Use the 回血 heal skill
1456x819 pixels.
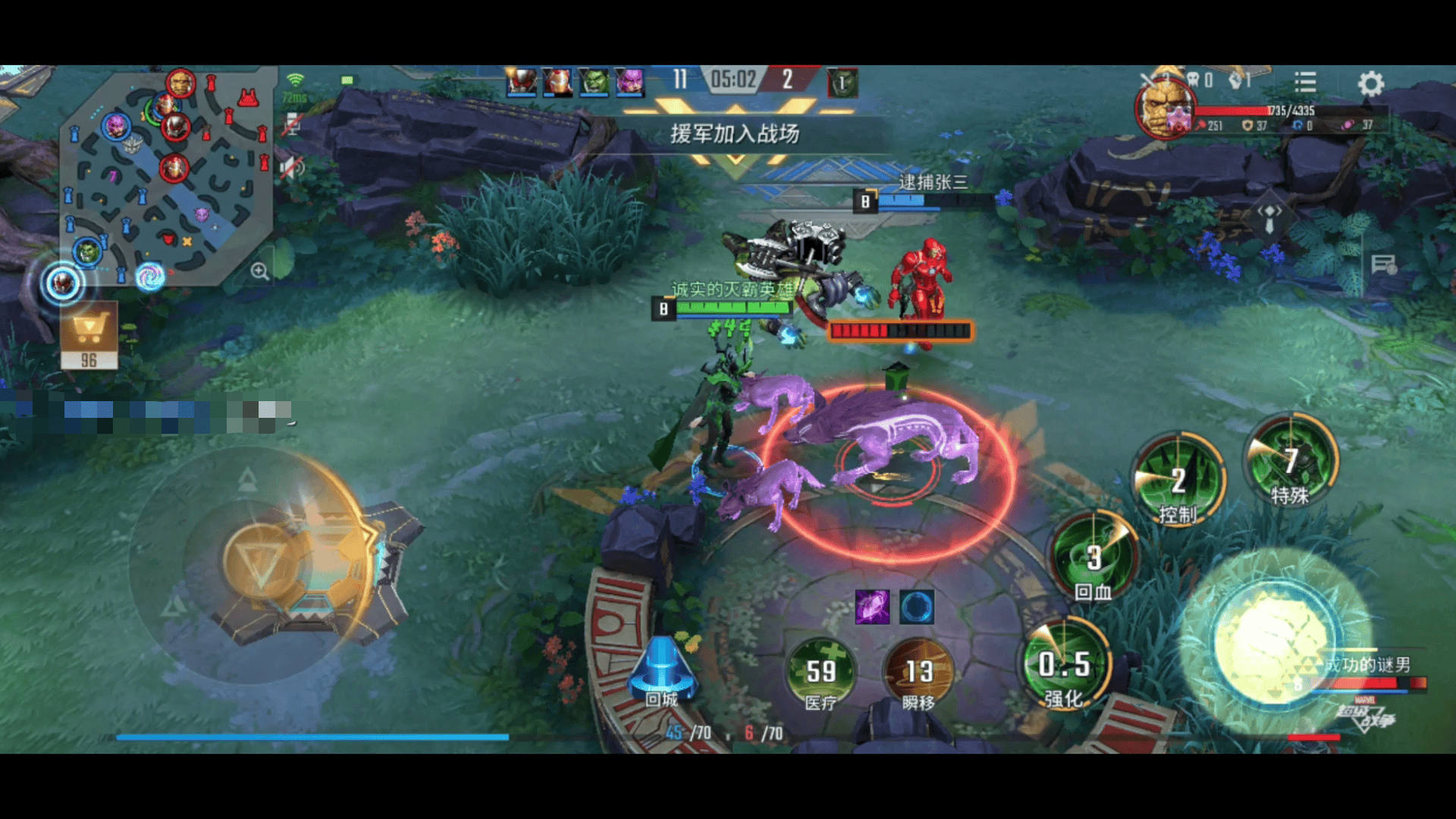[1093, 557]
